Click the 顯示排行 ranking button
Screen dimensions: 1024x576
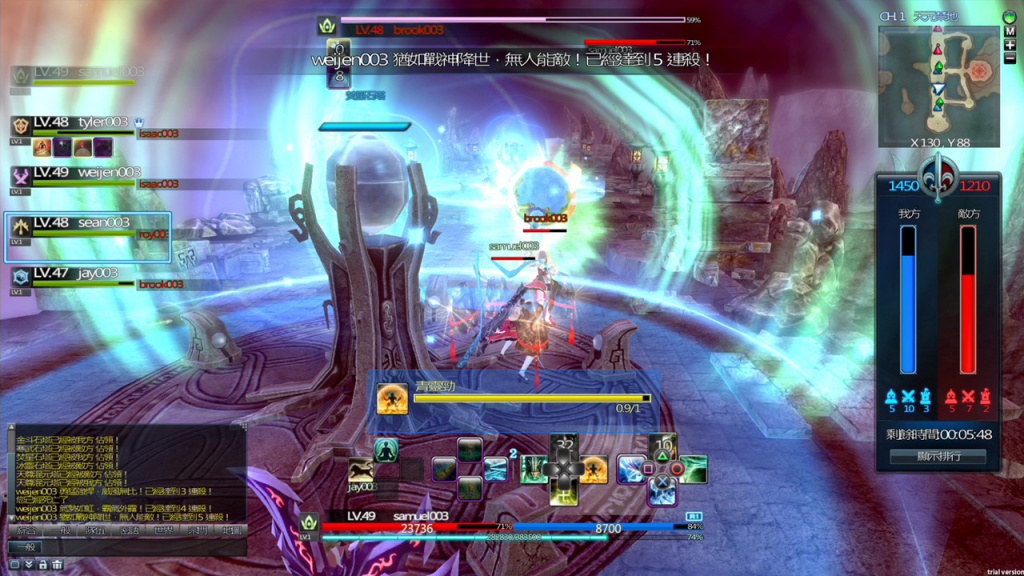pyautogui.click(x=937, y=457)
